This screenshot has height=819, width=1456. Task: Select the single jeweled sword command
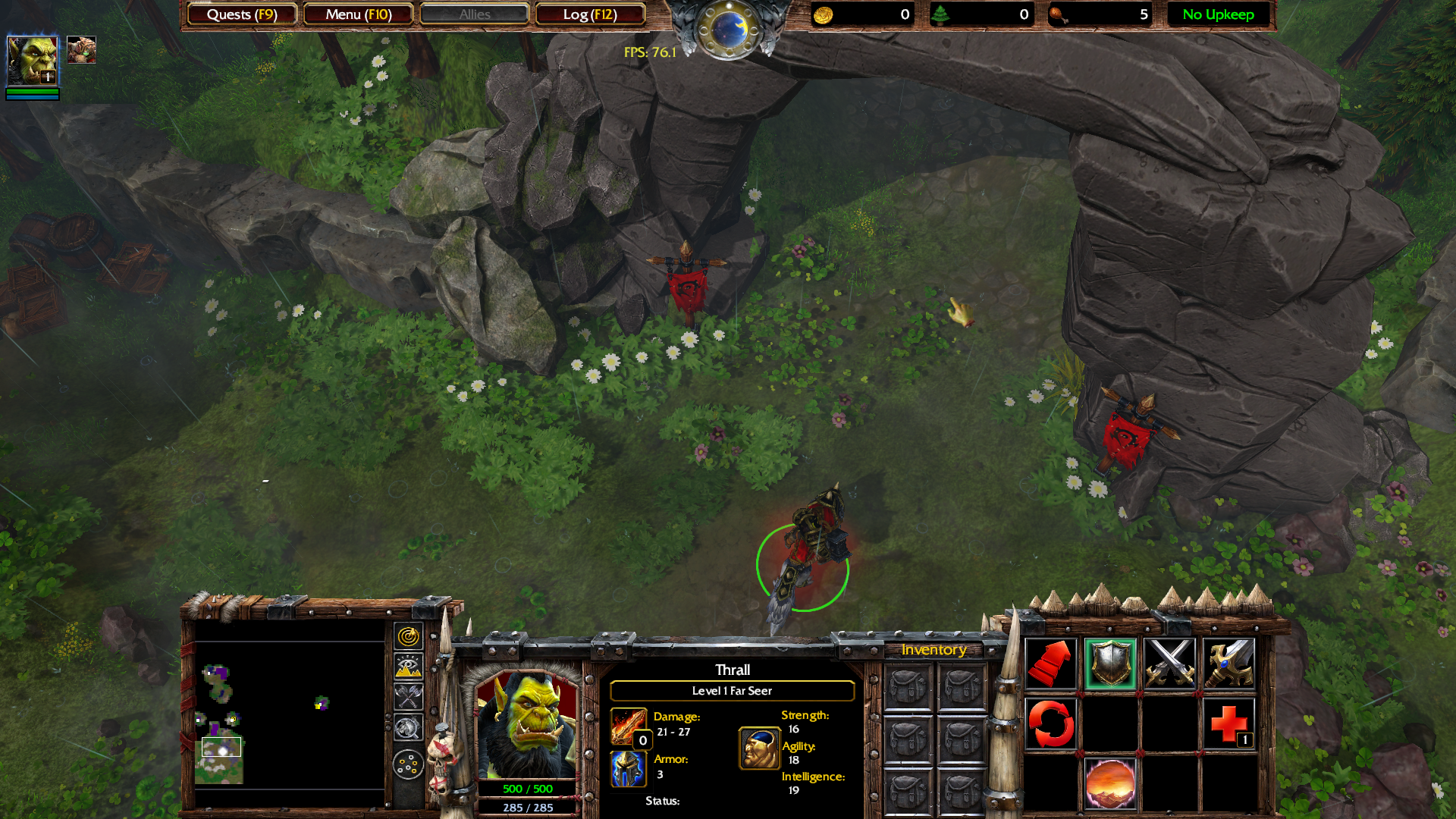tap(1228, 664)
